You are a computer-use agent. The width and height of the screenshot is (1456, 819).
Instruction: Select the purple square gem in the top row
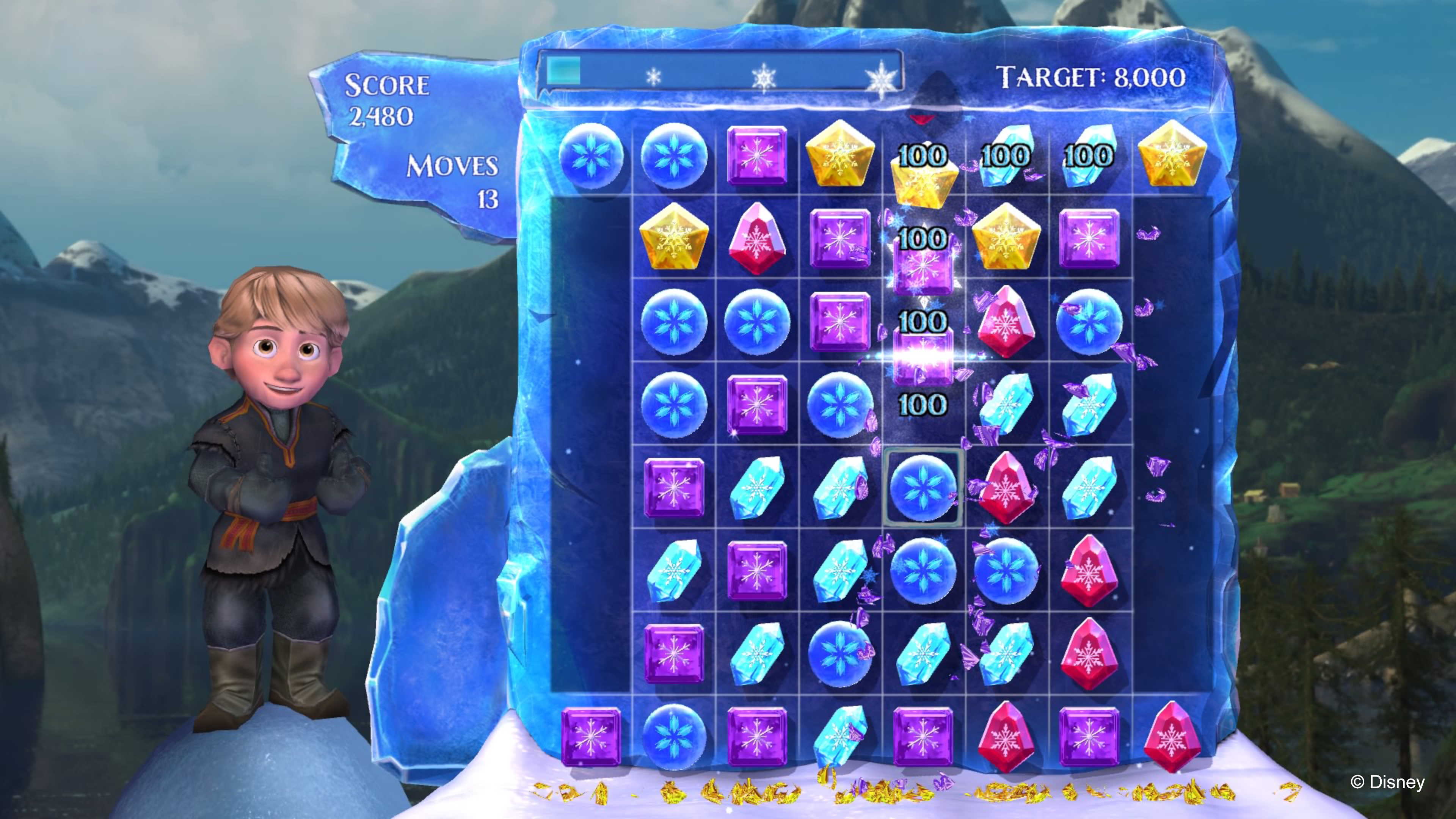click(758, 157)
